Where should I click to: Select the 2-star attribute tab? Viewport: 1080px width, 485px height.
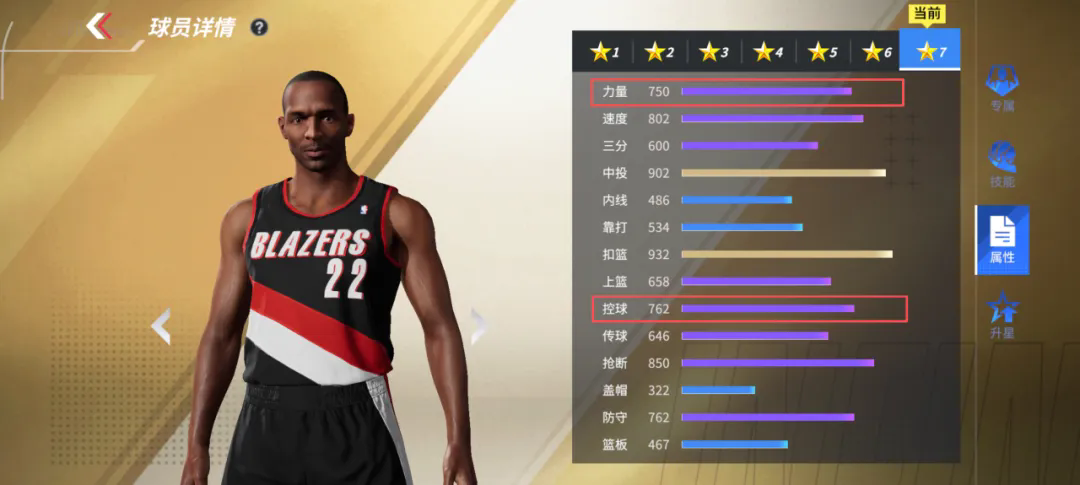[660, 51]
